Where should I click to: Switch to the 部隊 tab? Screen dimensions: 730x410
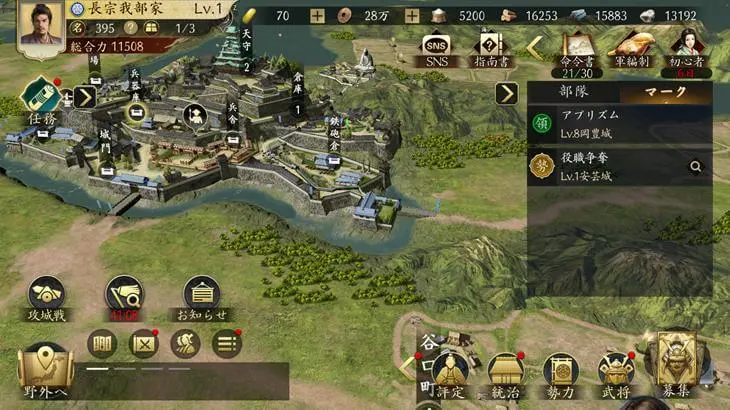point(573,92)
